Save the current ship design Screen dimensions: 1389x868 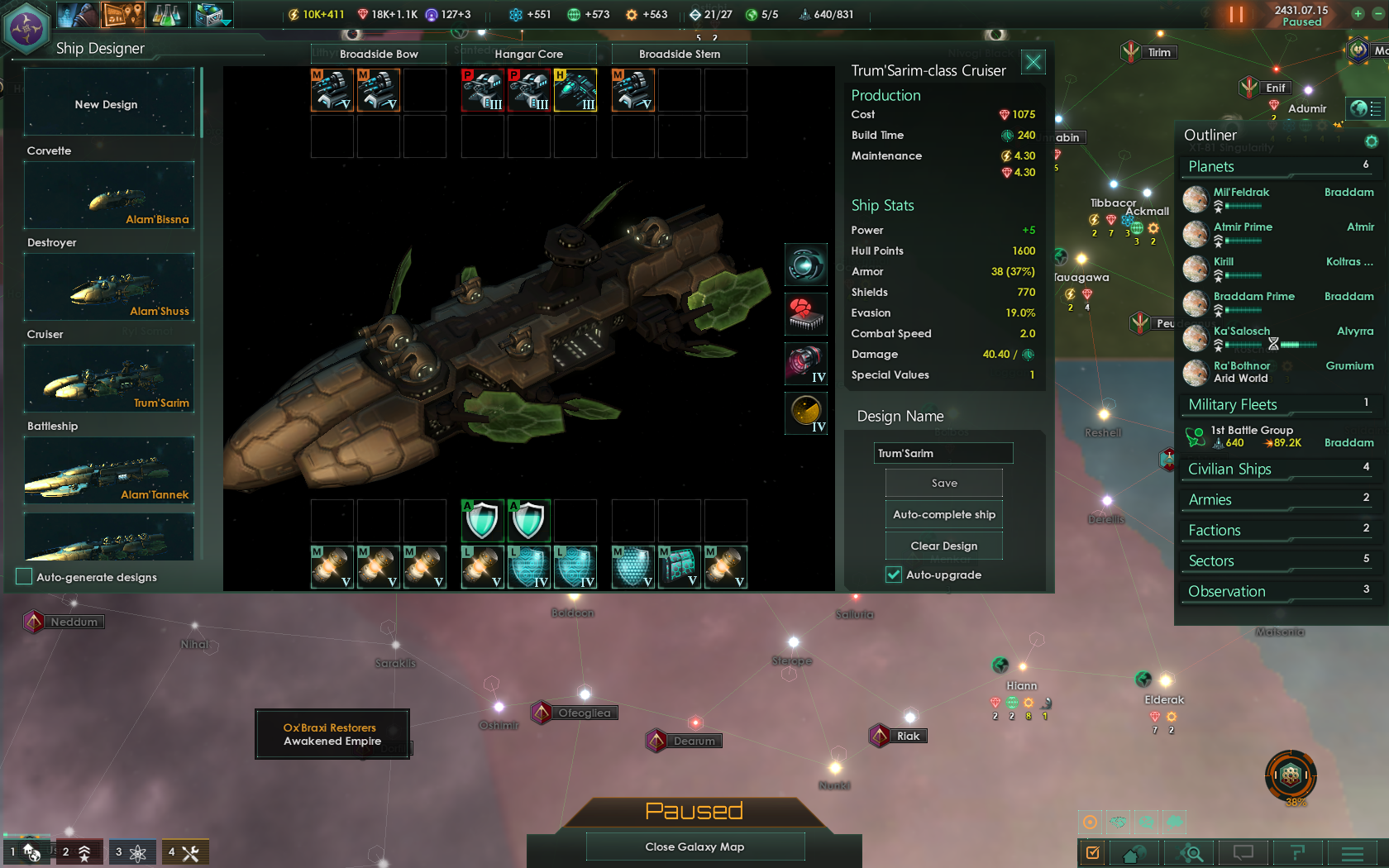(943, 484)
